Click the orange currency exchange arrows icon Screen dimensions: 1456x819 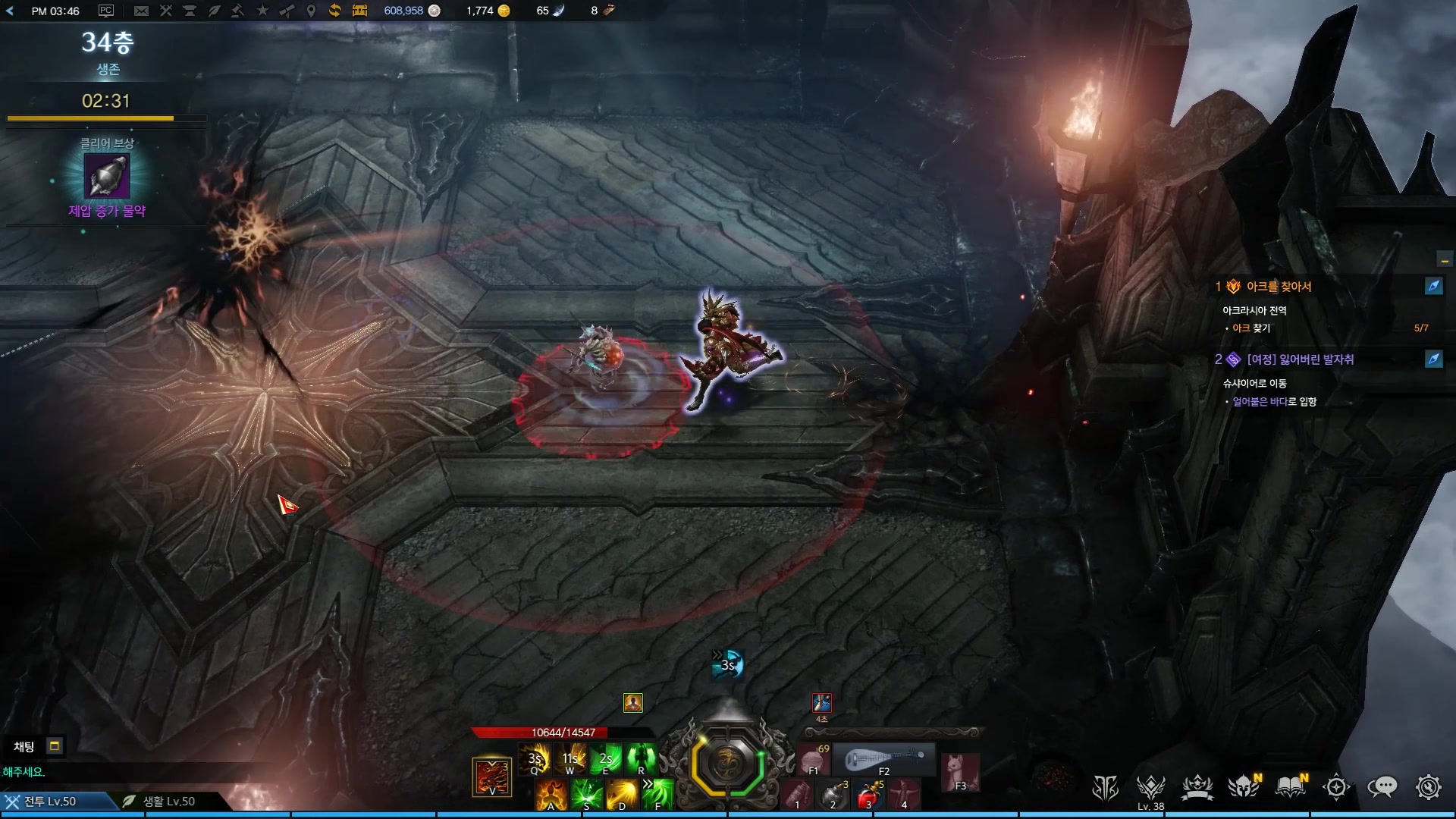[334, 11]
